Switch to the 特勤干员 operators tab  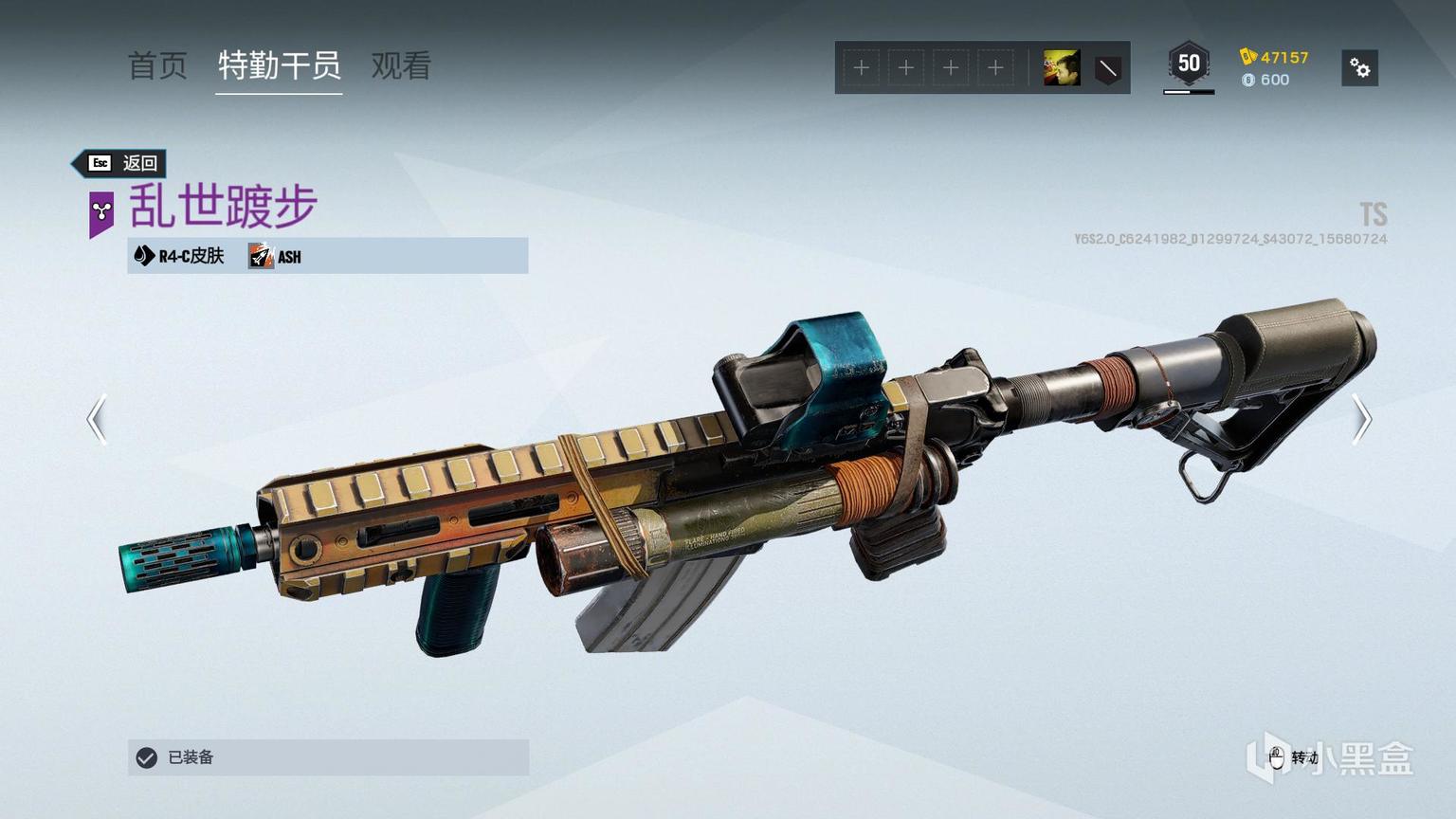pyautogui.click(x=279, y=66)
